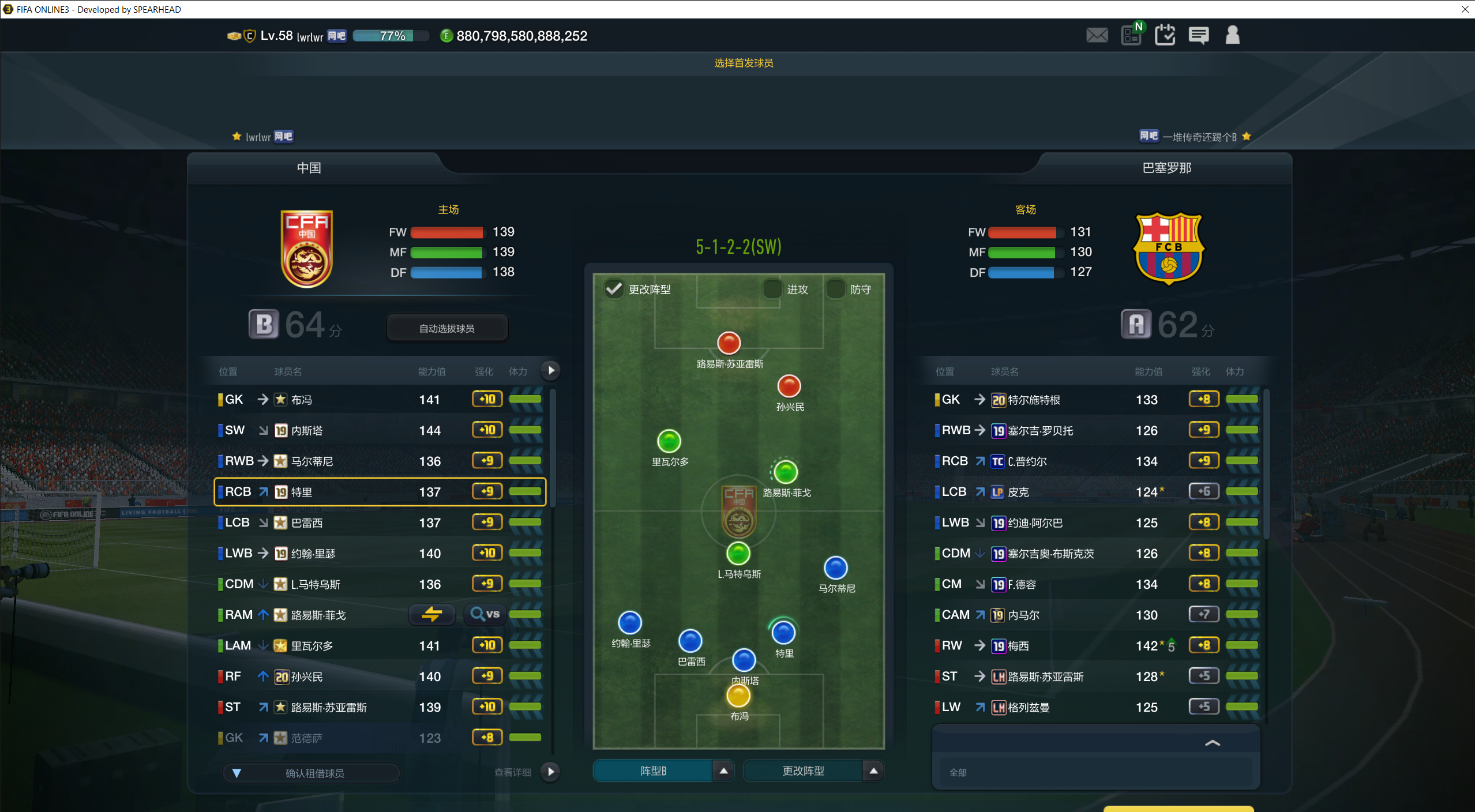1475x812 pixels.
Task: Toggle the 更改阵型 checkbox on the pitch
Action: click(614, 288)
